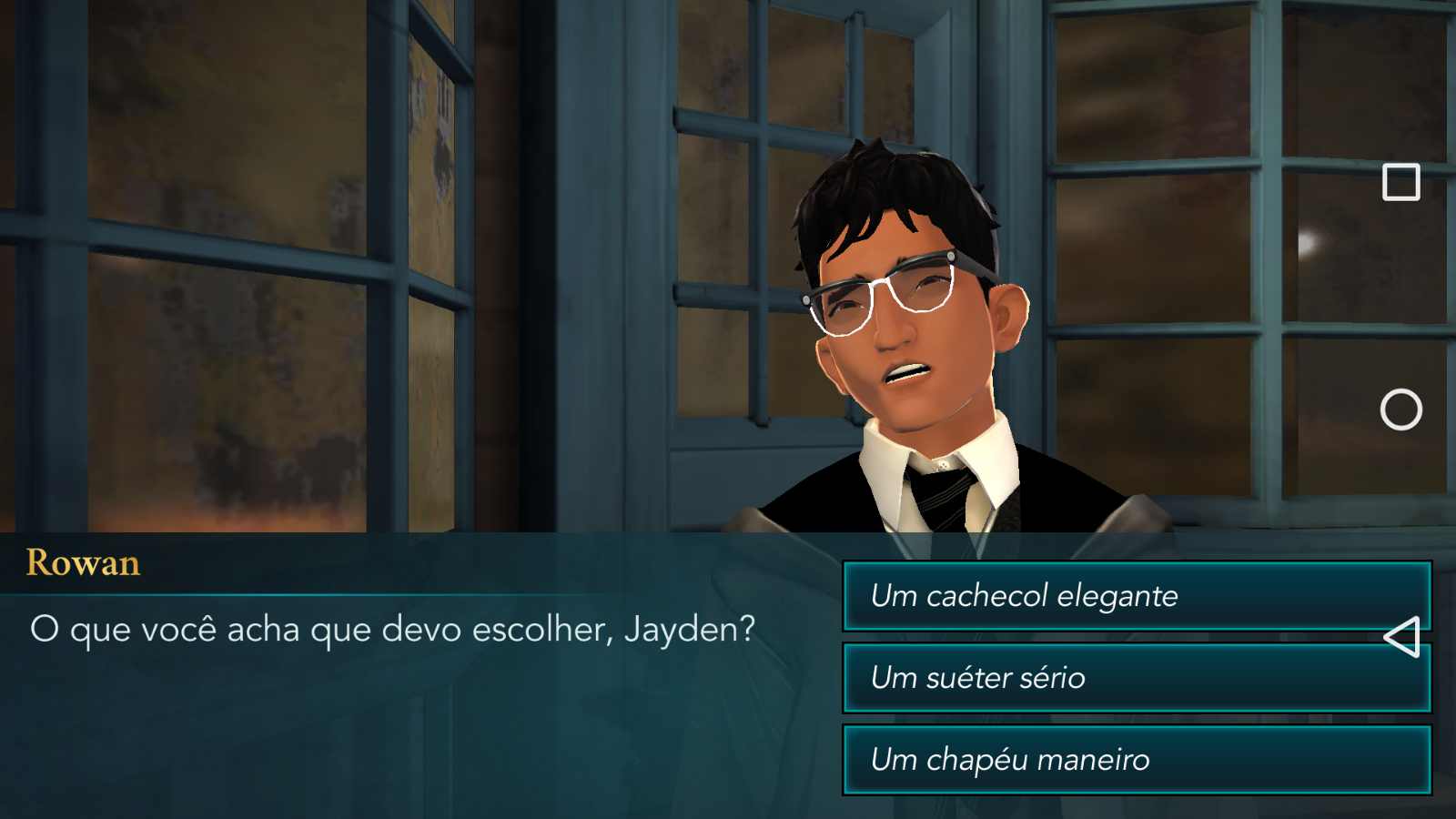This screenshot has width=1456, height=819.
Task: Tap the Android circle home button
Action: (1400, 409)
